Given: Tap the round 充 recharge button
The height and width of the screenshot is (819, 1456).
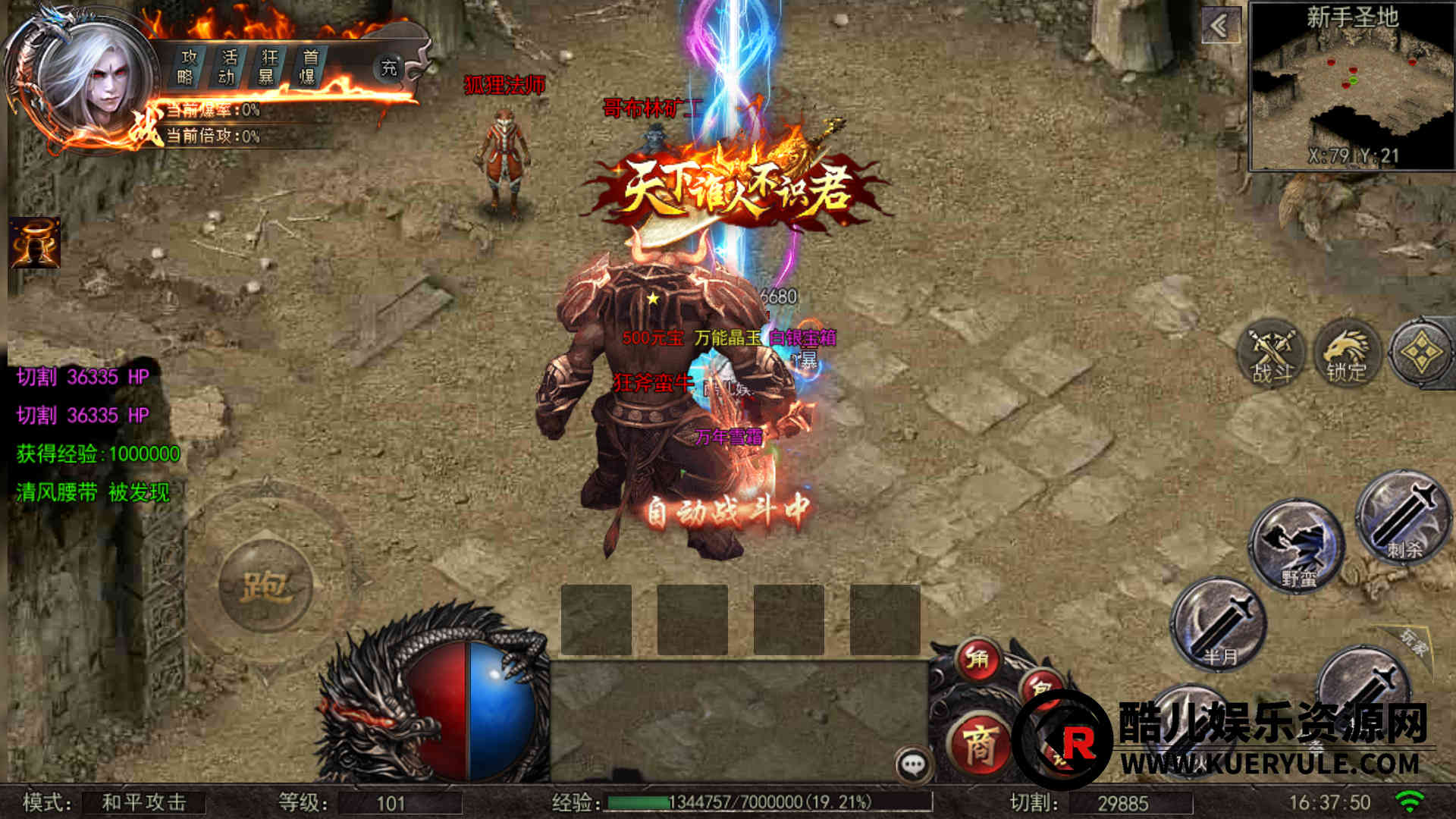Looking at the screenshot, I should tap(388, 68).
